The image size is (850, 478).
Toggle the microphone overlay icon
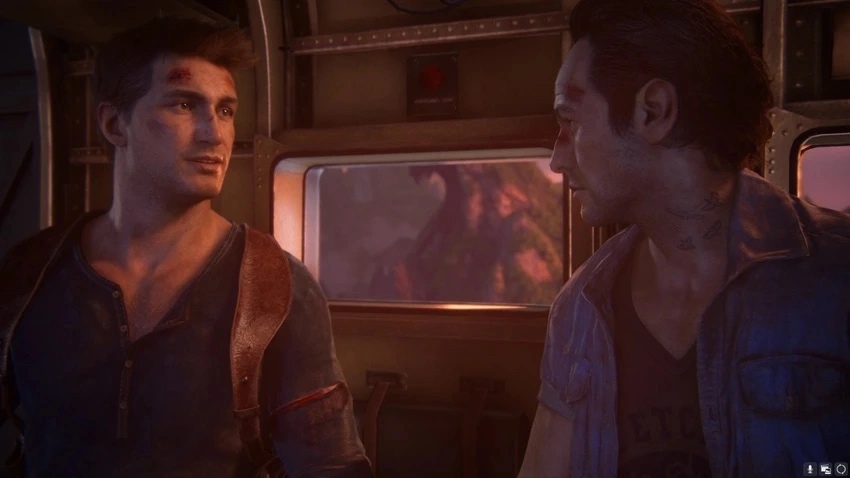point(809,468)
